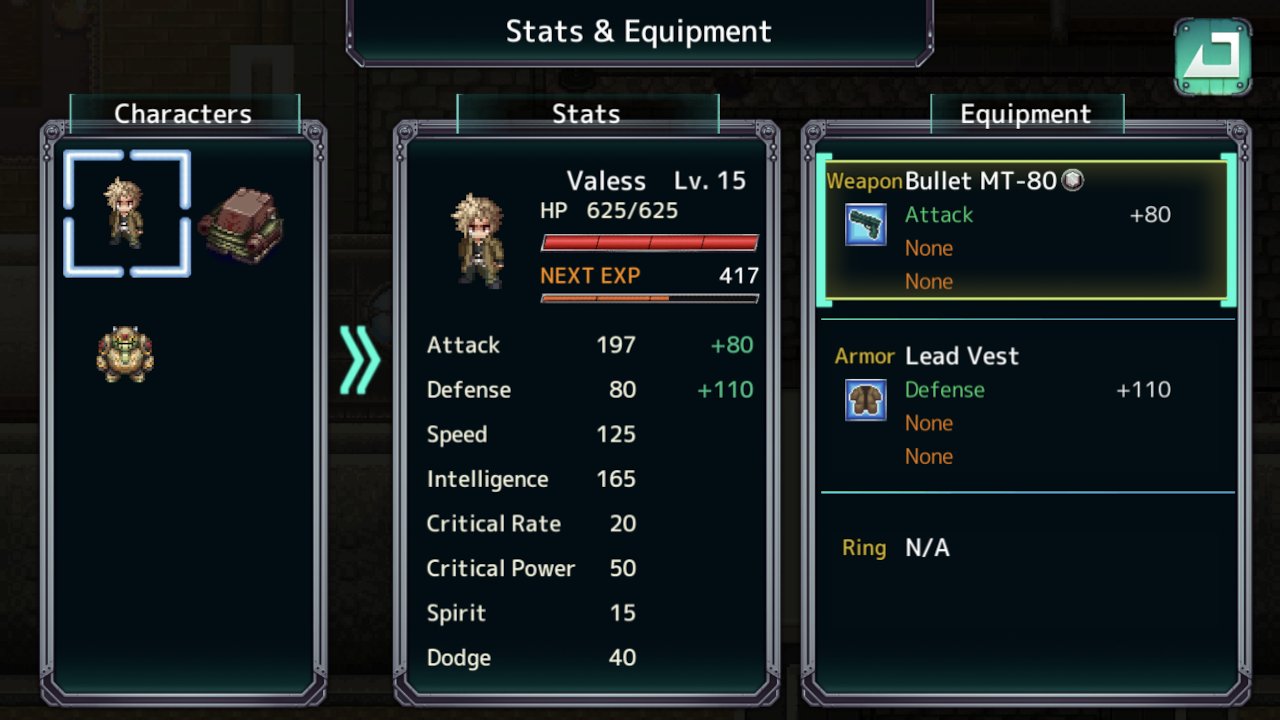The height and width of the screenshot is (720, 1280).
Task: Select the Valess character sprite
Action: click(125, 213)
